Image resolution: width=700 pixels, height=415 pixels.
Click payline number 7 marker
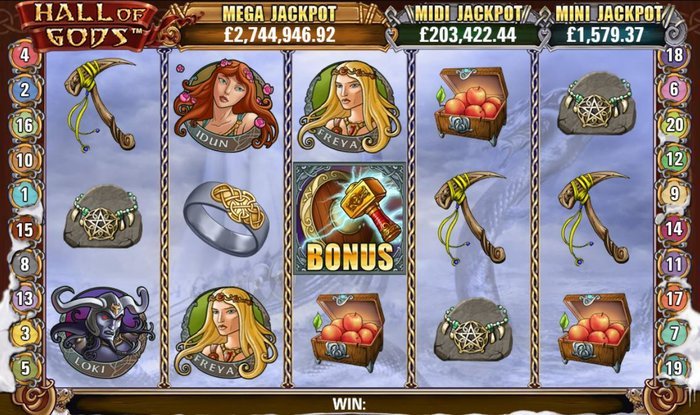coord(675,332)
